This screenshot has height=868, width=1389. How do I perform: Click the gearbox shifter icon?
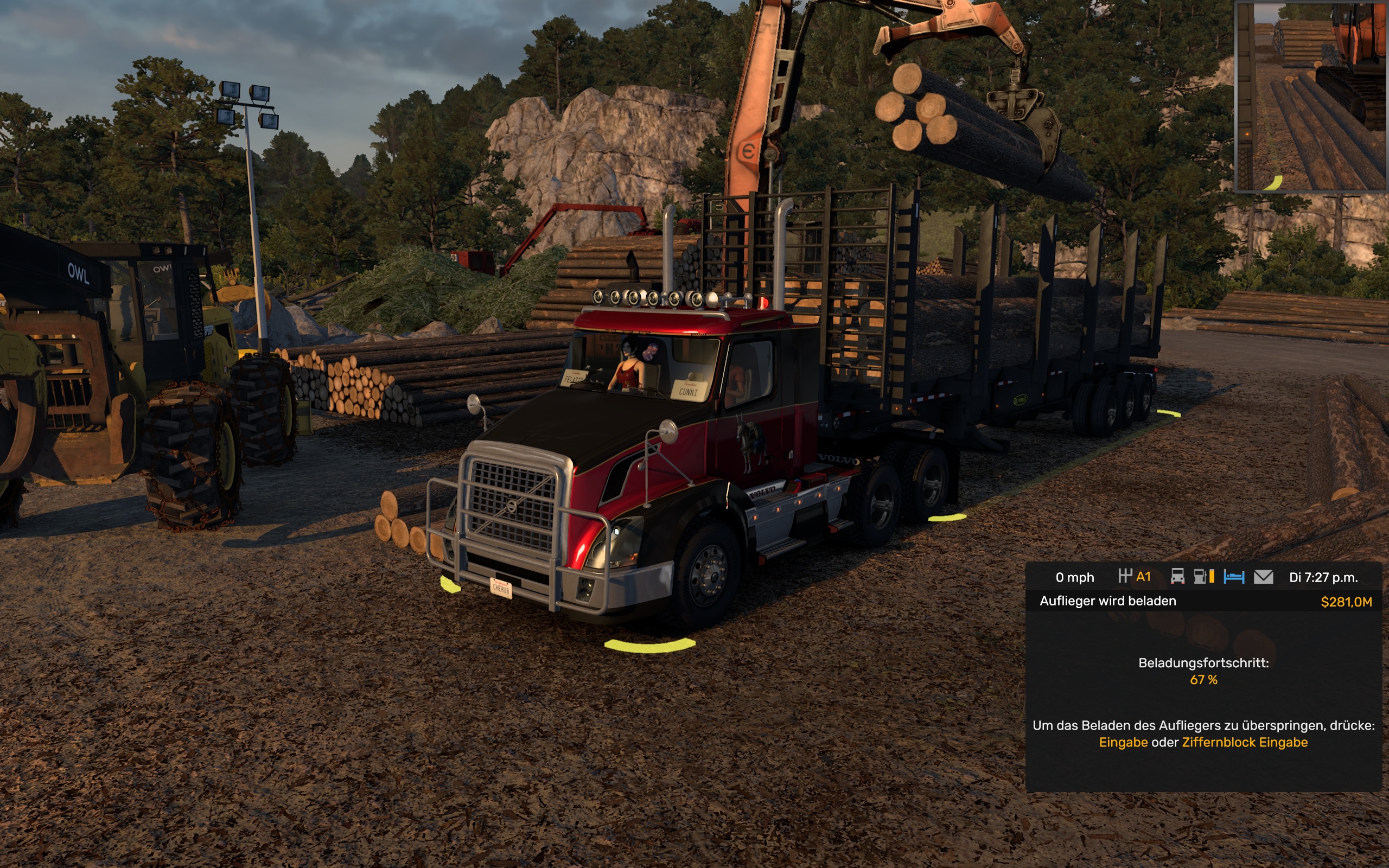(x=1125, y=576)
